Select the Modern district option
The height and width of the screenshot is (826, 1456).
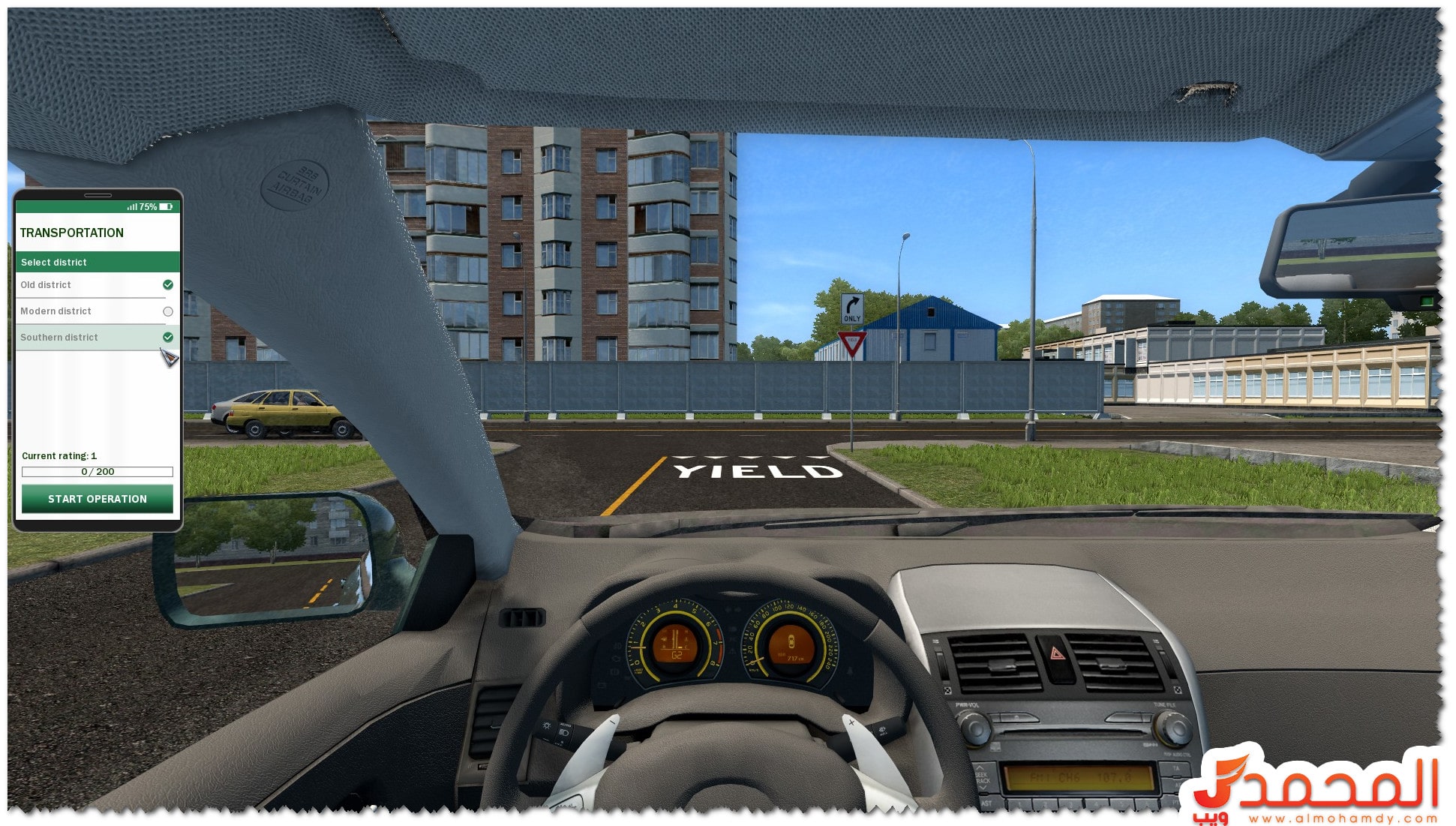point(167,311)
